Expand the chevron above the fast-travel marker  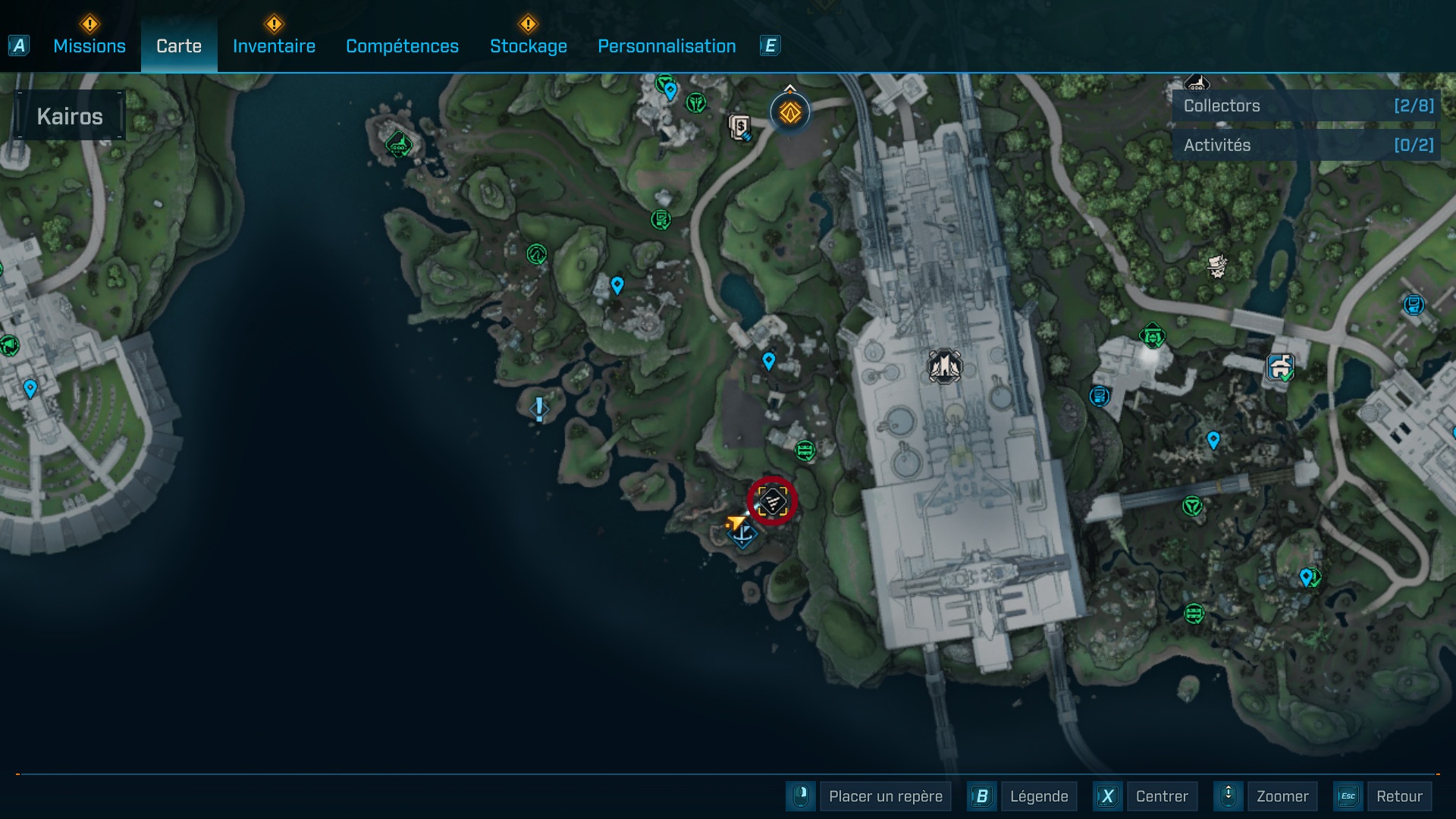[789, 86]
